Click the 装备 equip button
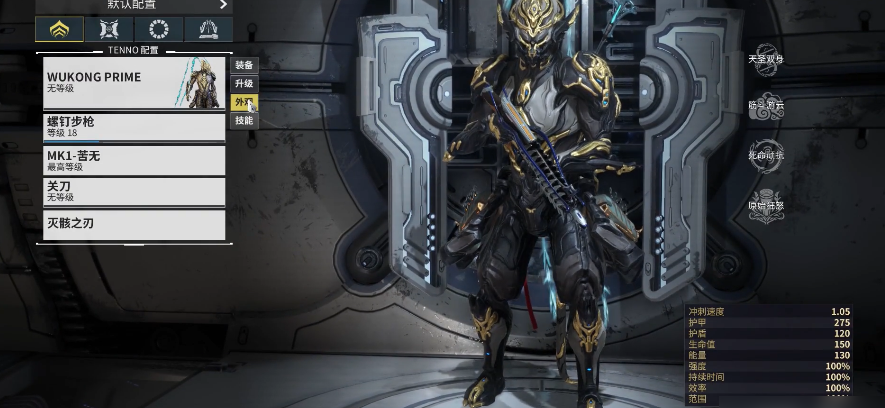This screenshot has width=885, height=408. point(244,65)
